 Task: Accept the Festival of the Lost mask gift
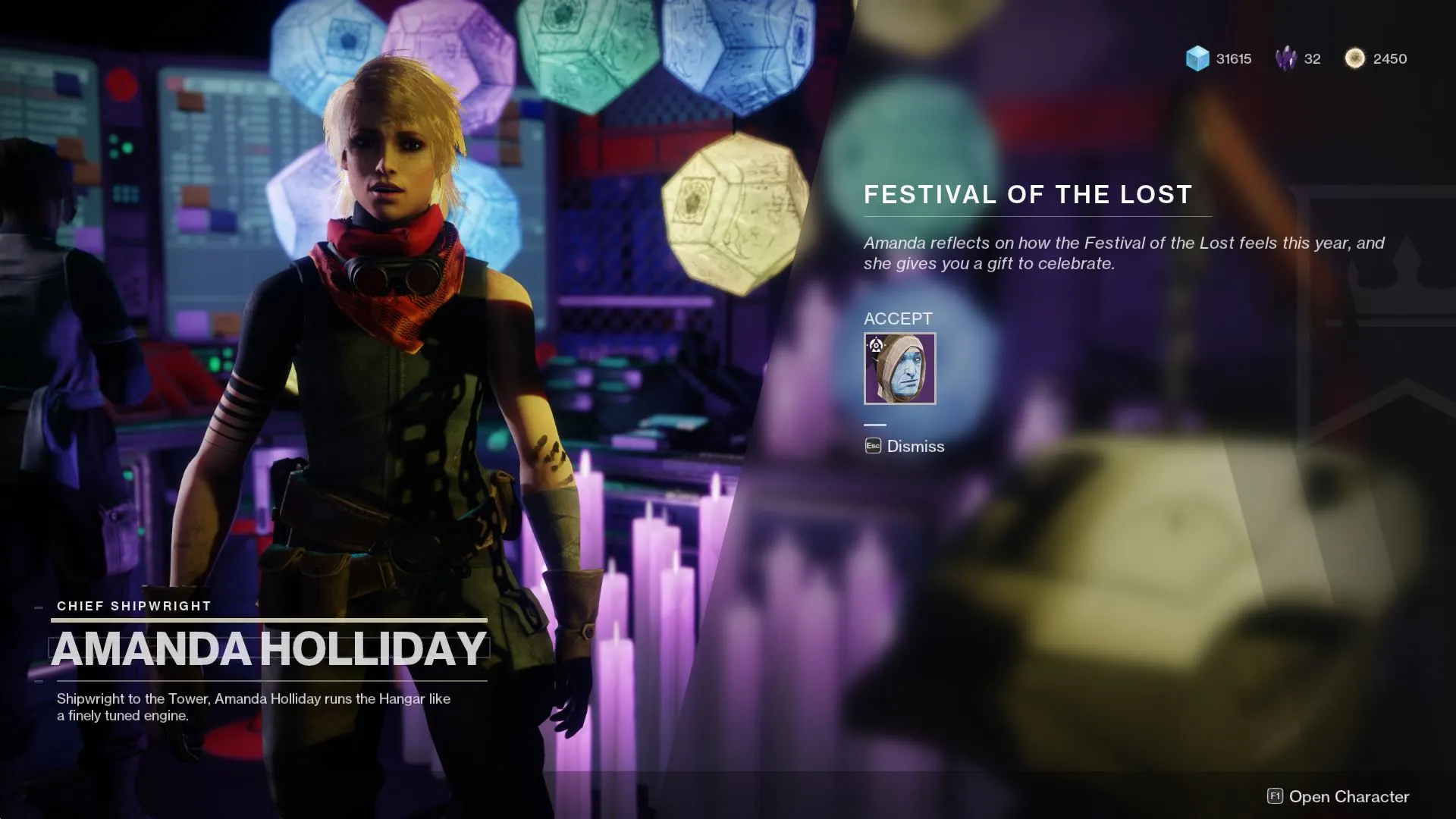(899, 369)
